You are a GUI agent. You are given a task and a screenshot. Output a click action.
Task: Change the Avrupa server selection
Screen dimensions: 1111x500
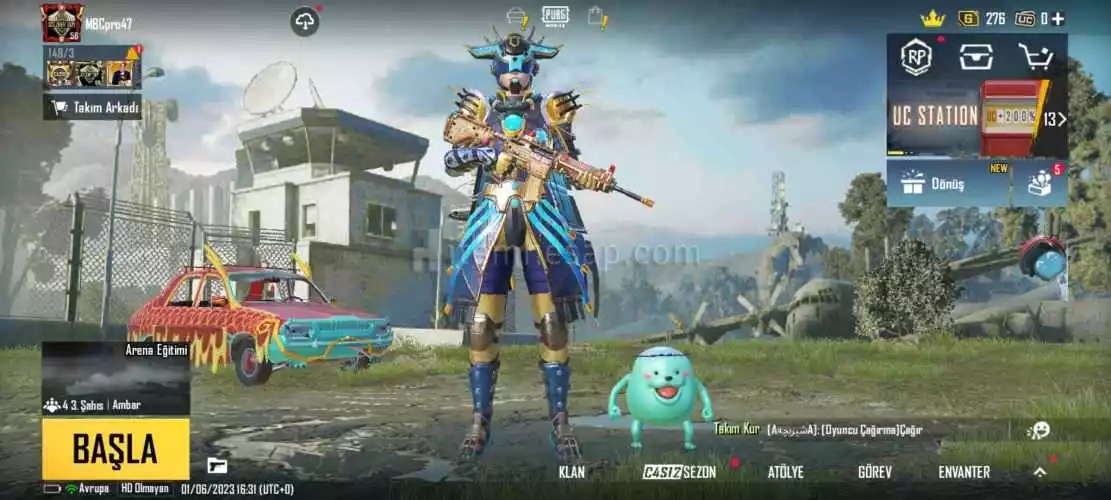pyautogui.click(x=89, y=489)
